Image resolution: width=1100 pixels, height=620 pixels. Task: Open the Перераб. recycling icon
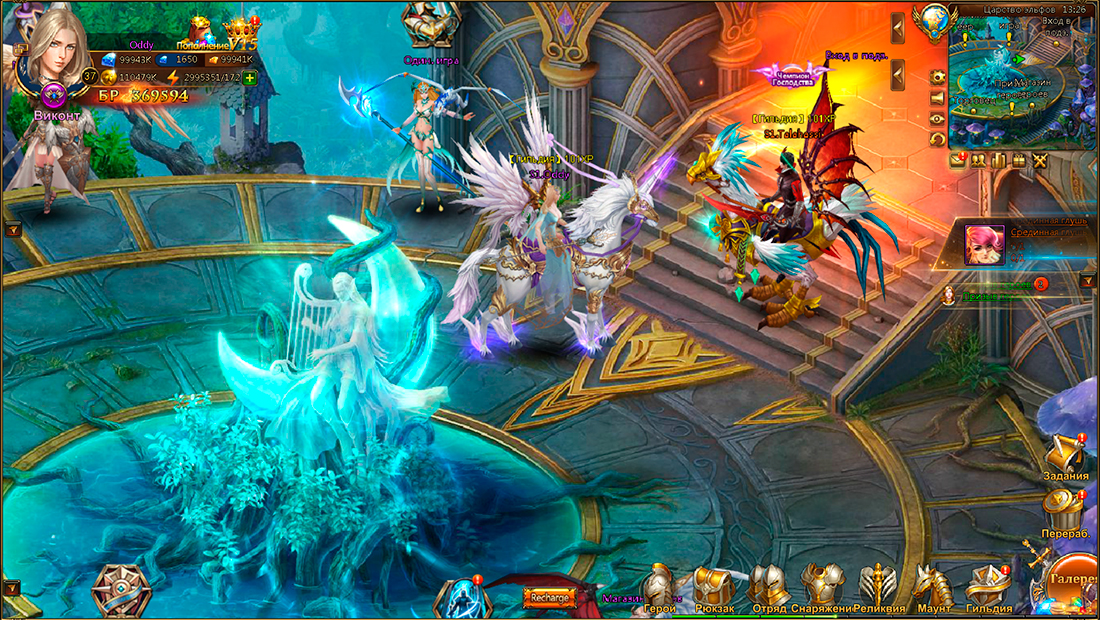point(1064,512)
